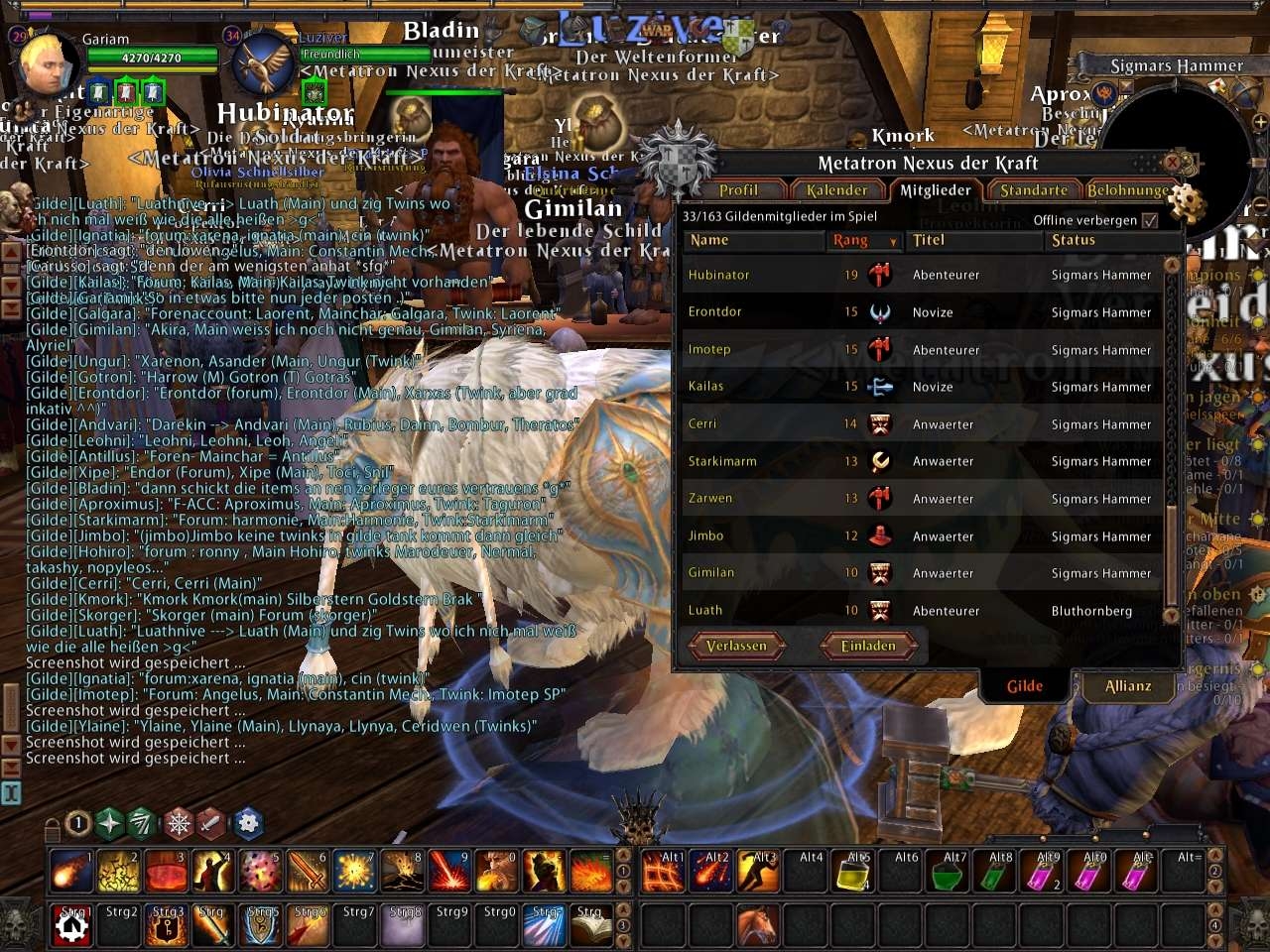Open the Kalender tab

click(836, 190)
